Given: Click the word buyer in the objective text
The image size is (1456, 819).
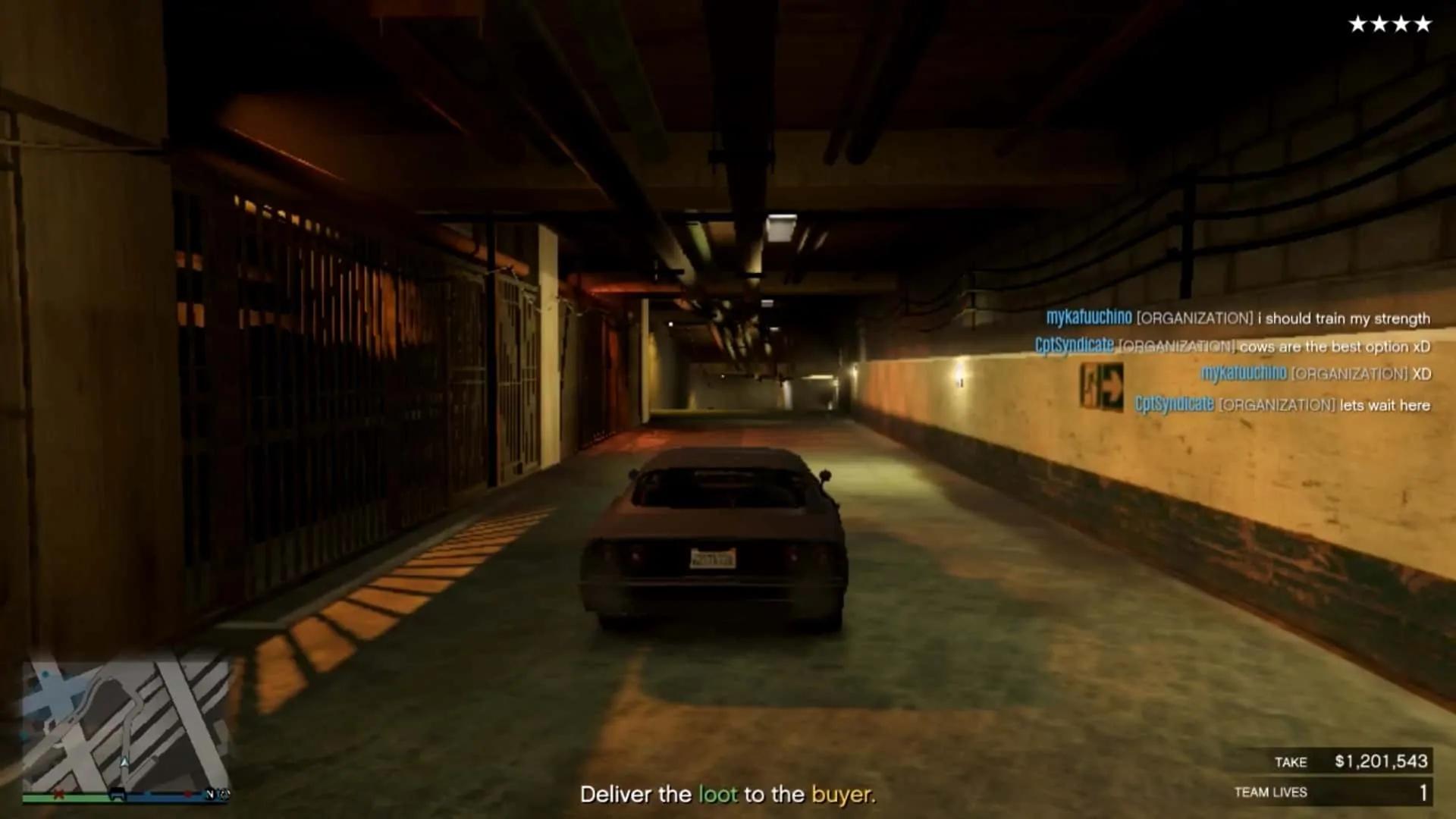Looking at the screenshot, I should pos(844,796).
